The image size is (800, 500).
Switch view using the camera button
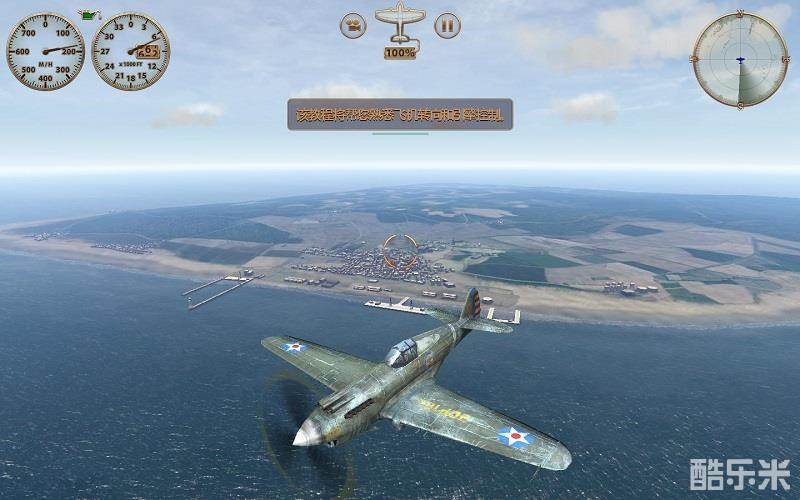tap(352, 25)
